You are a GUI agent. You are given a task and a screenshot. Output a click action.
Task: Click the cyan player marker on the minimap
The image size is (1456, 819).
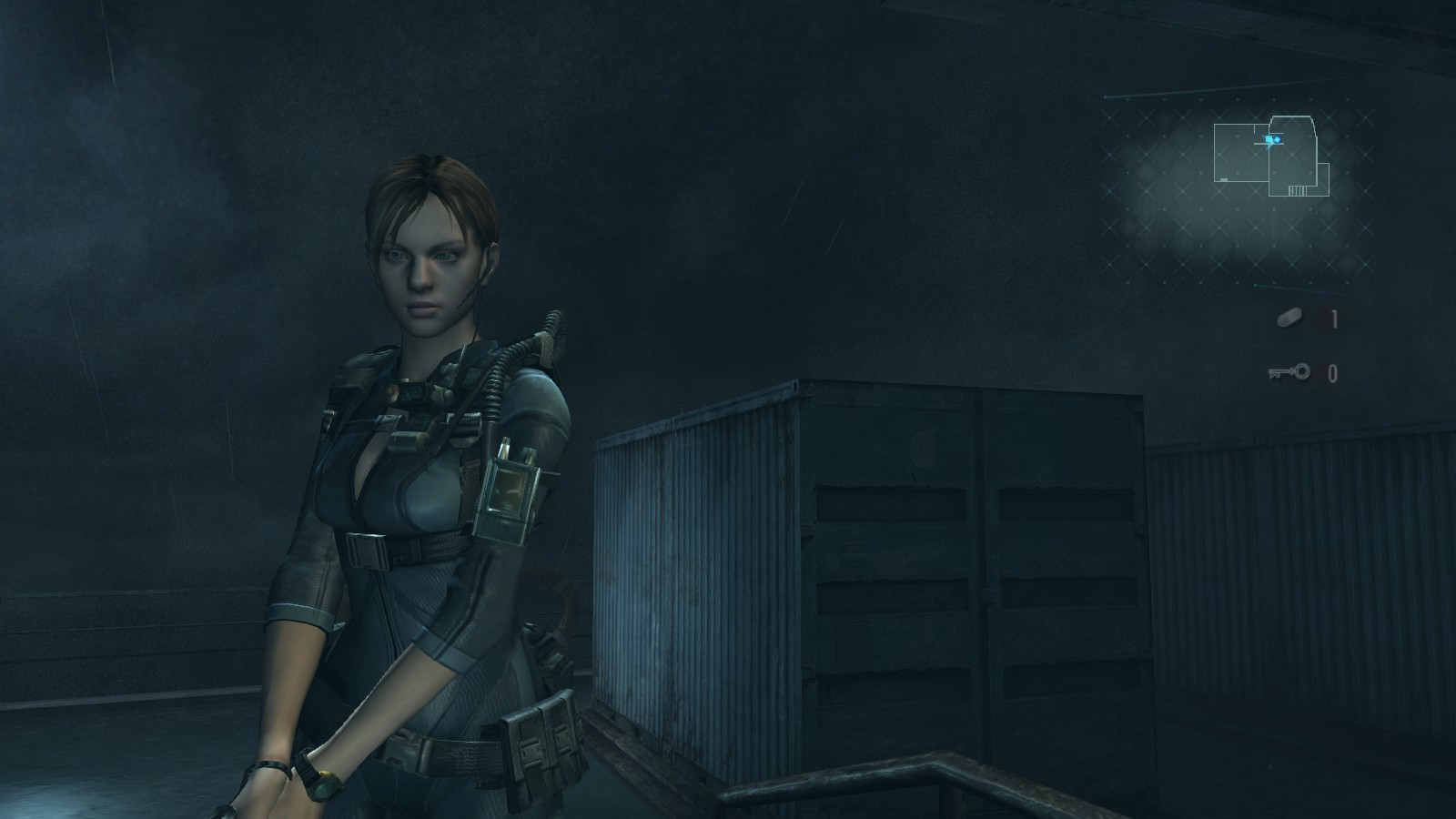(1276, 139)
